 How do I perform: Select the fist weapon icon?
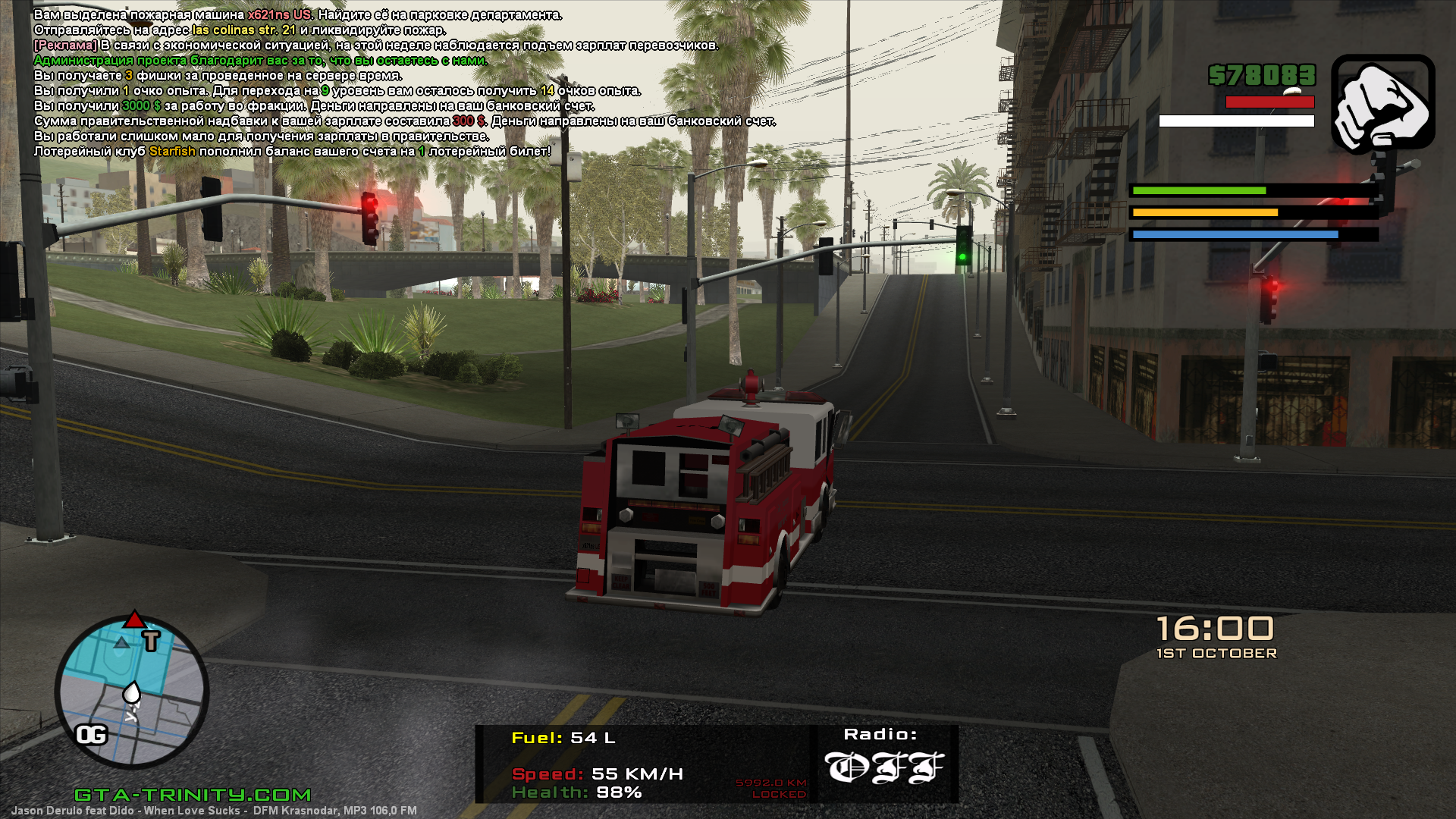(1382, 104)
